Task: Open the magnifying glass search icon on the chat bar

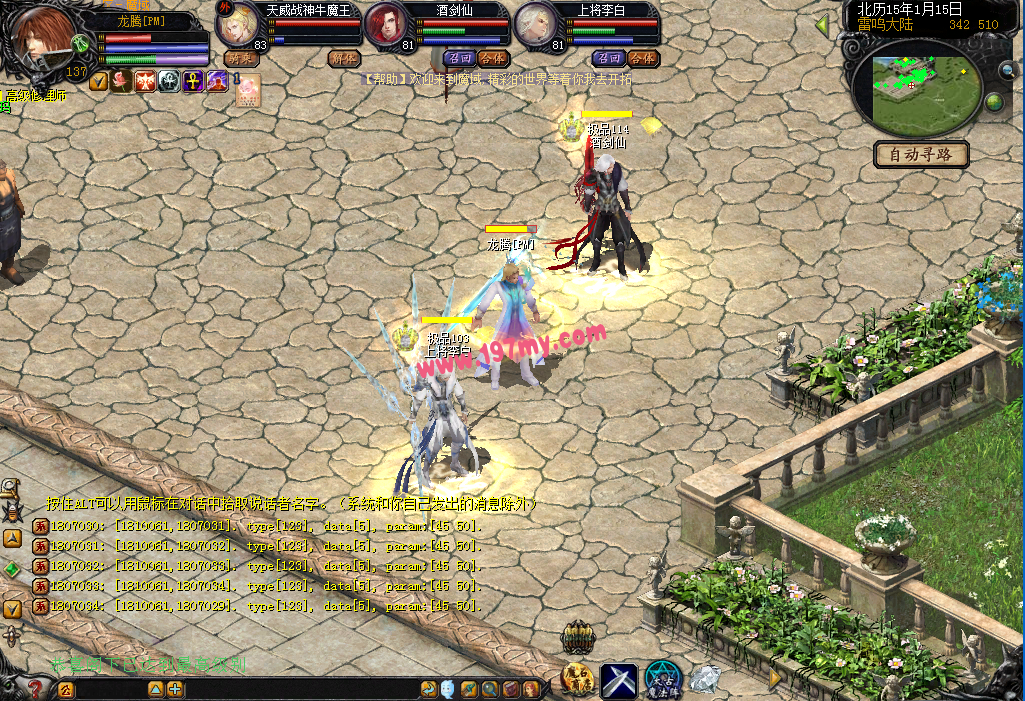Action: (489, 689)
